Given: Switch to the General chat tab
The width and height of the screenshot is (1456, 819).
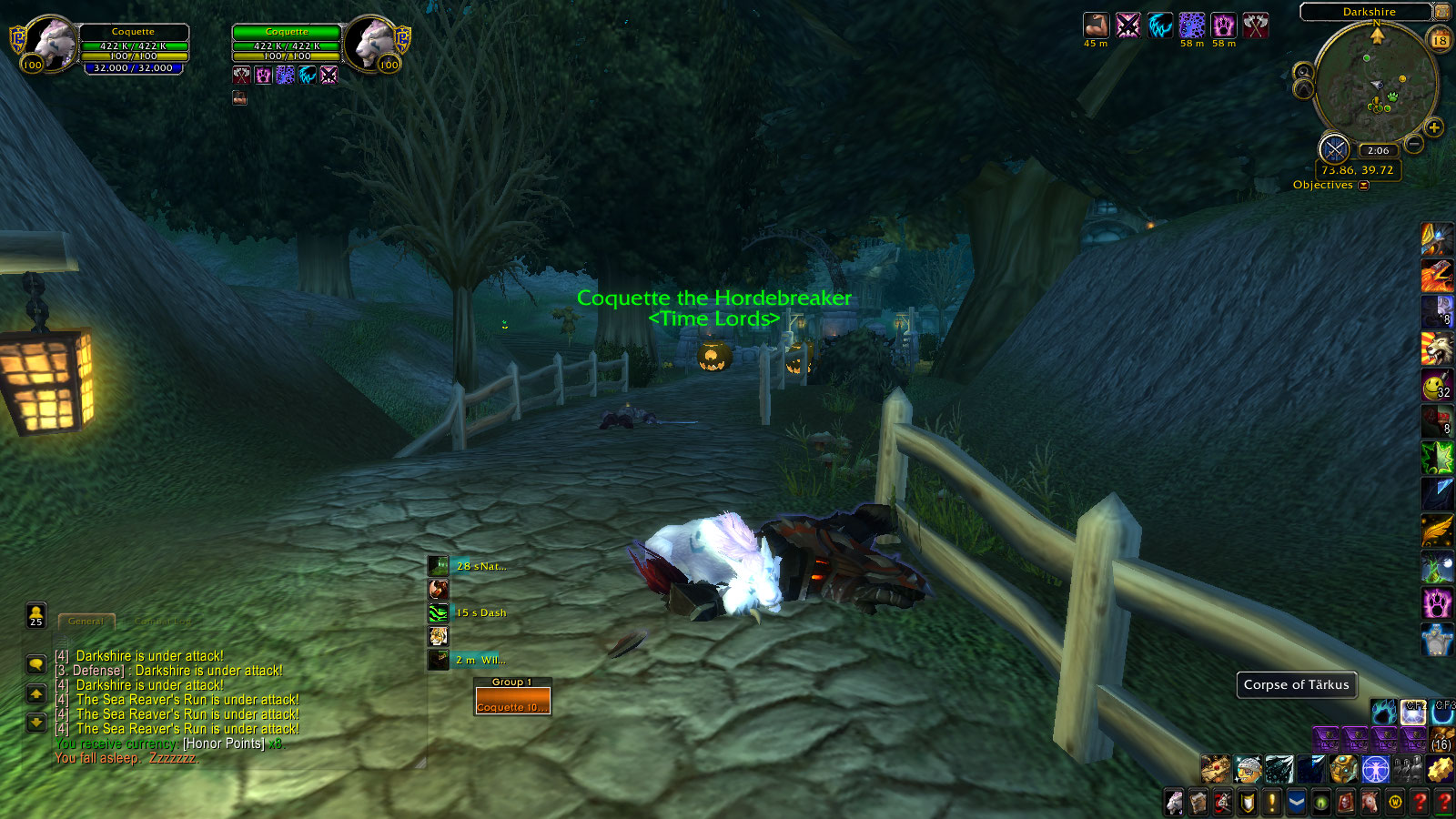Looking at the screenshot, I should [x=86, y=622].
